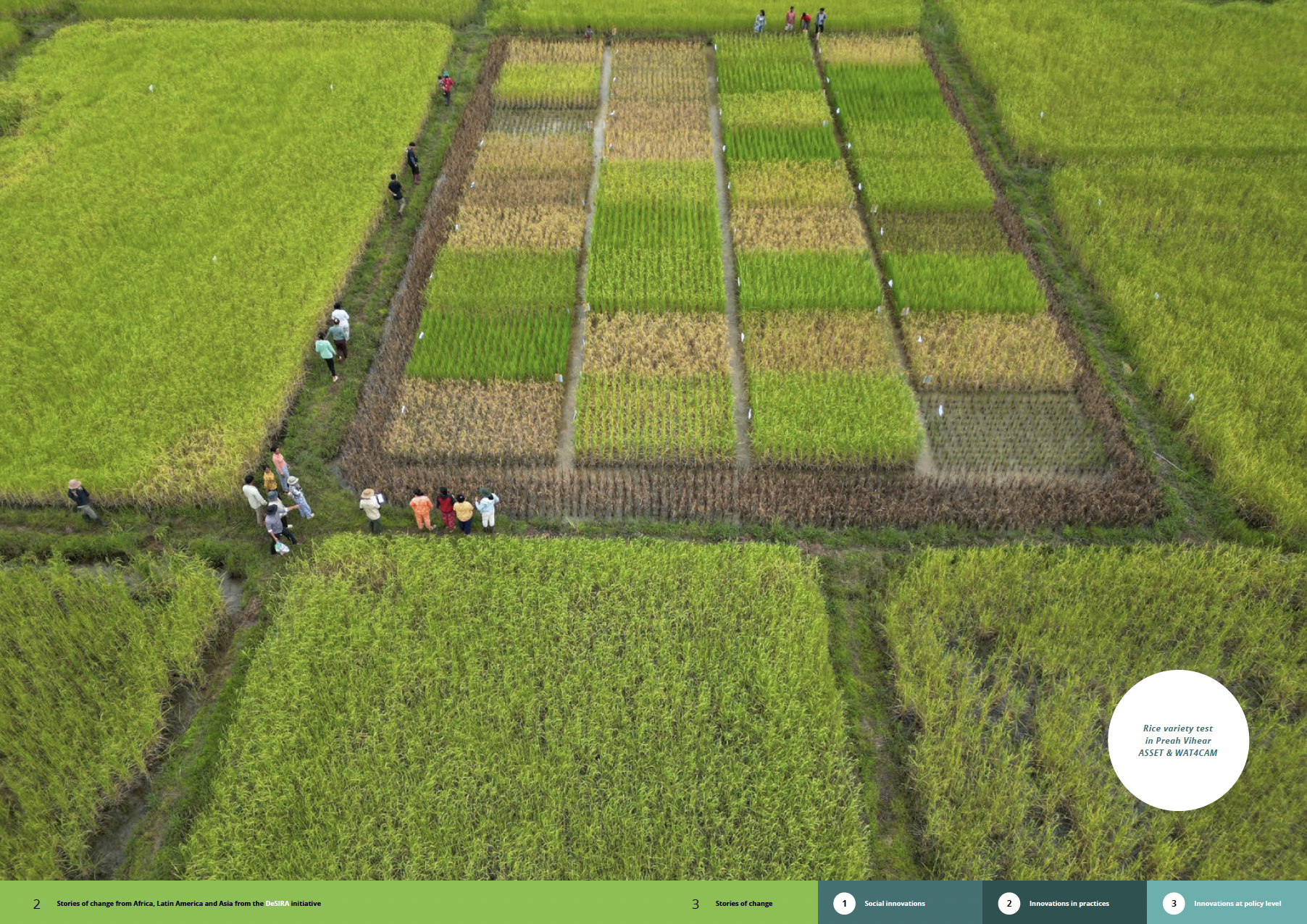The height and width of the screenshot is (924, 1307).
Task: Select the highlighted DeSIRA word in footer
Action: (x=277, y=903)
